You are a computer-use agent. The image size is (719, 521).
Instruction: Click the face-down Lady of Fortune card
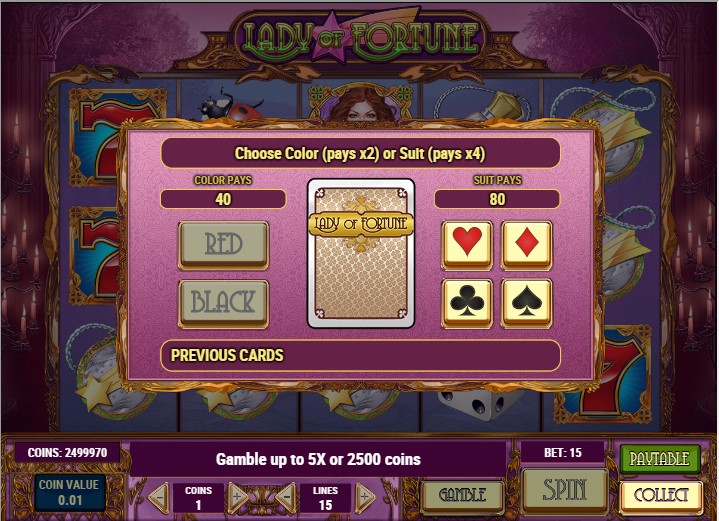click(360, 254)
